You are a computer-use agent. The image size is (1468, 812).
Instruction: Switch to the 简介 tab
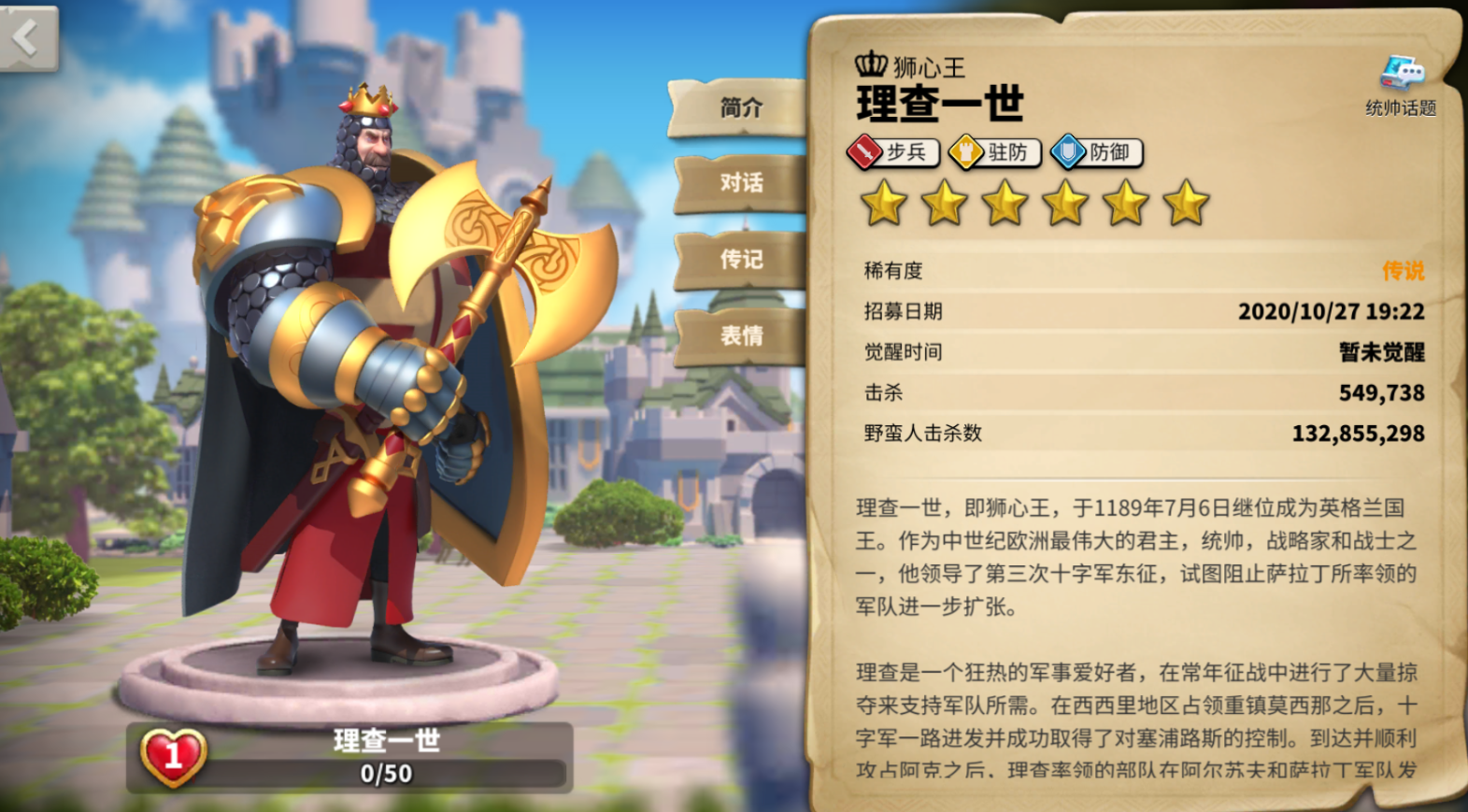(x=741, y=107)
